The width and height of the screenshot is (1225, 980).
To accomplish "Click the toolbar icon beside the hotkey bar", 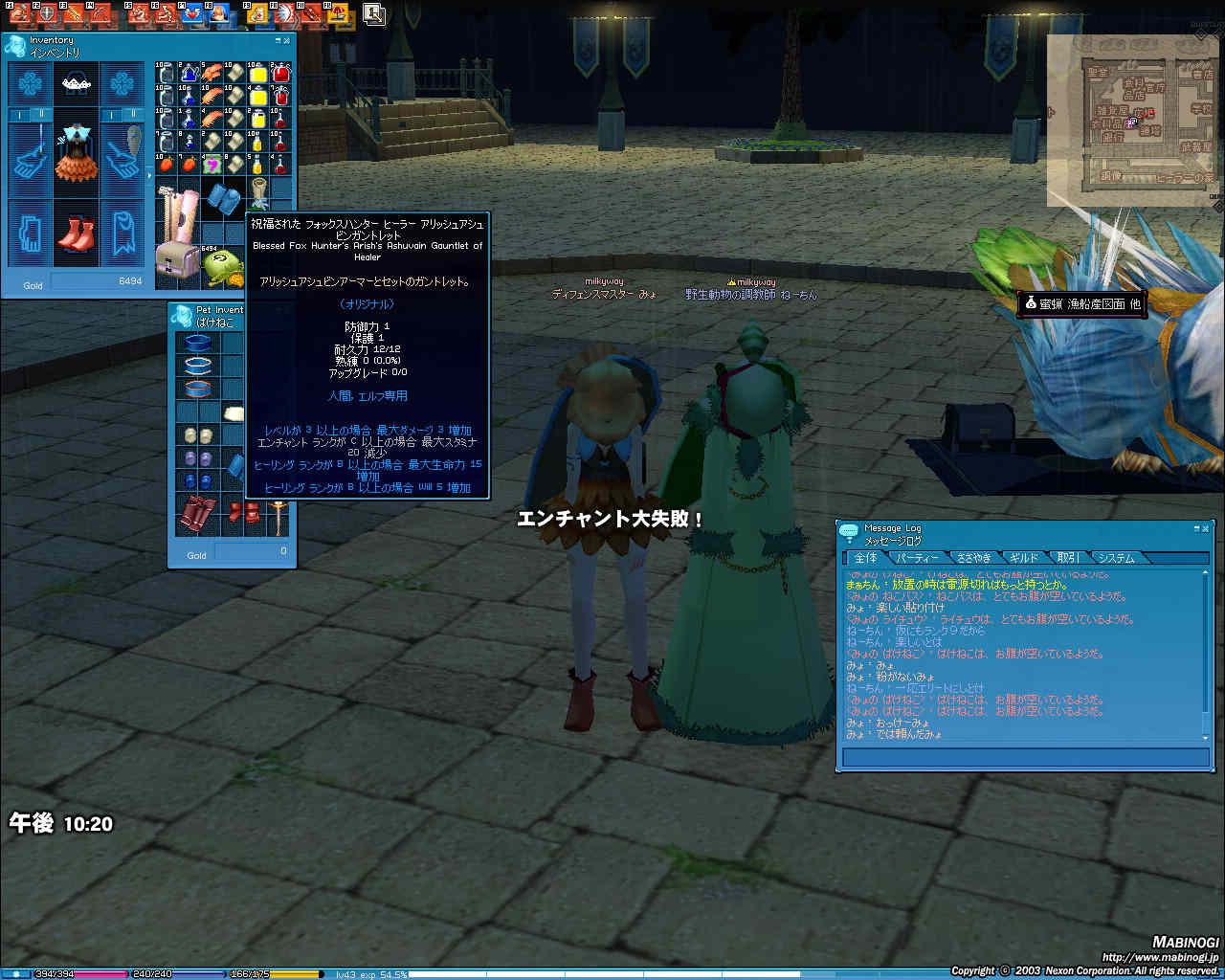I will [x=374, y=14].
